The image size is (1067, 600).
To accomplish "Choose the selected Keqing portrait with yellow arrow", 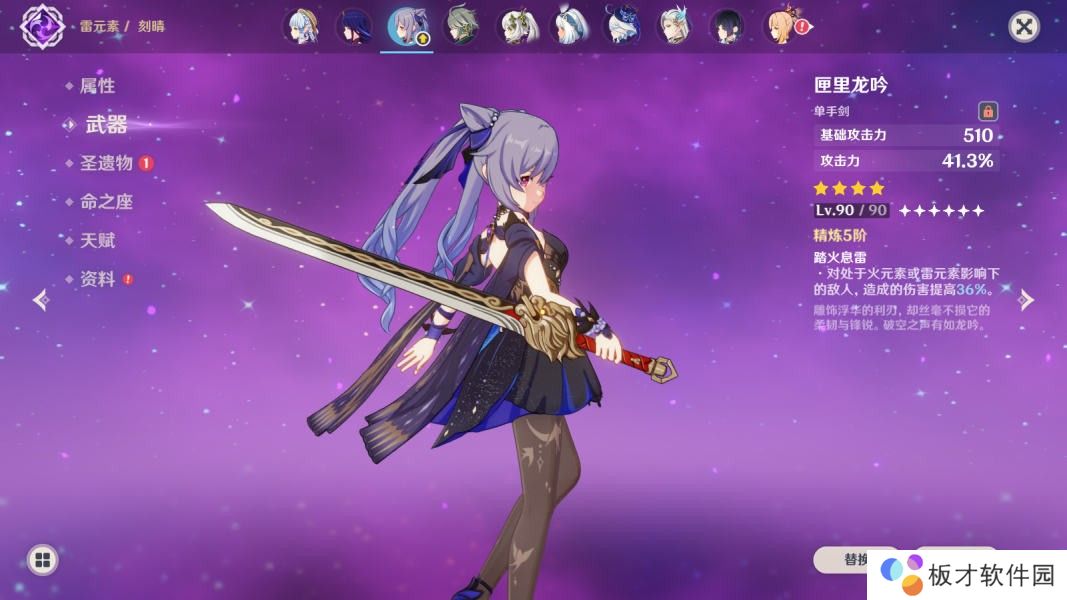I will pos(407,27).
